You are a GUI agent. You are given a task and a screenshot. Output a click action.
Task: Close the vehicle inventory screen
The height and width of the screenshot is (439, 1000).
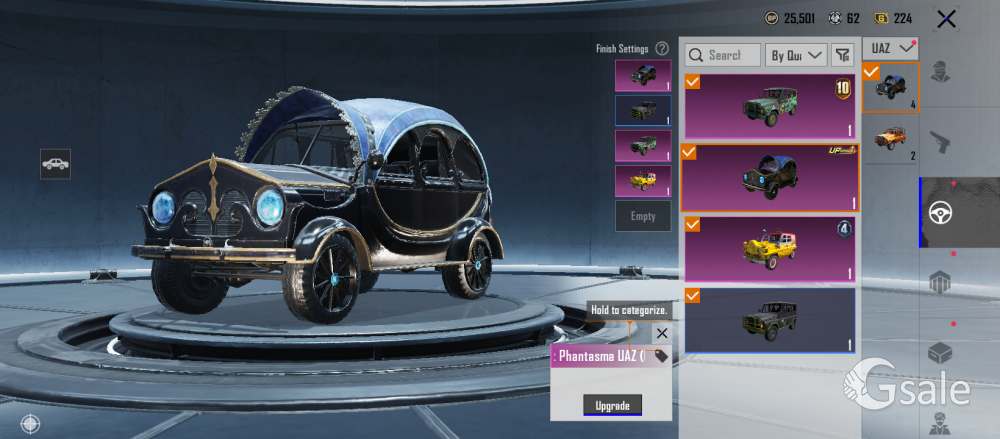[946, 18]
